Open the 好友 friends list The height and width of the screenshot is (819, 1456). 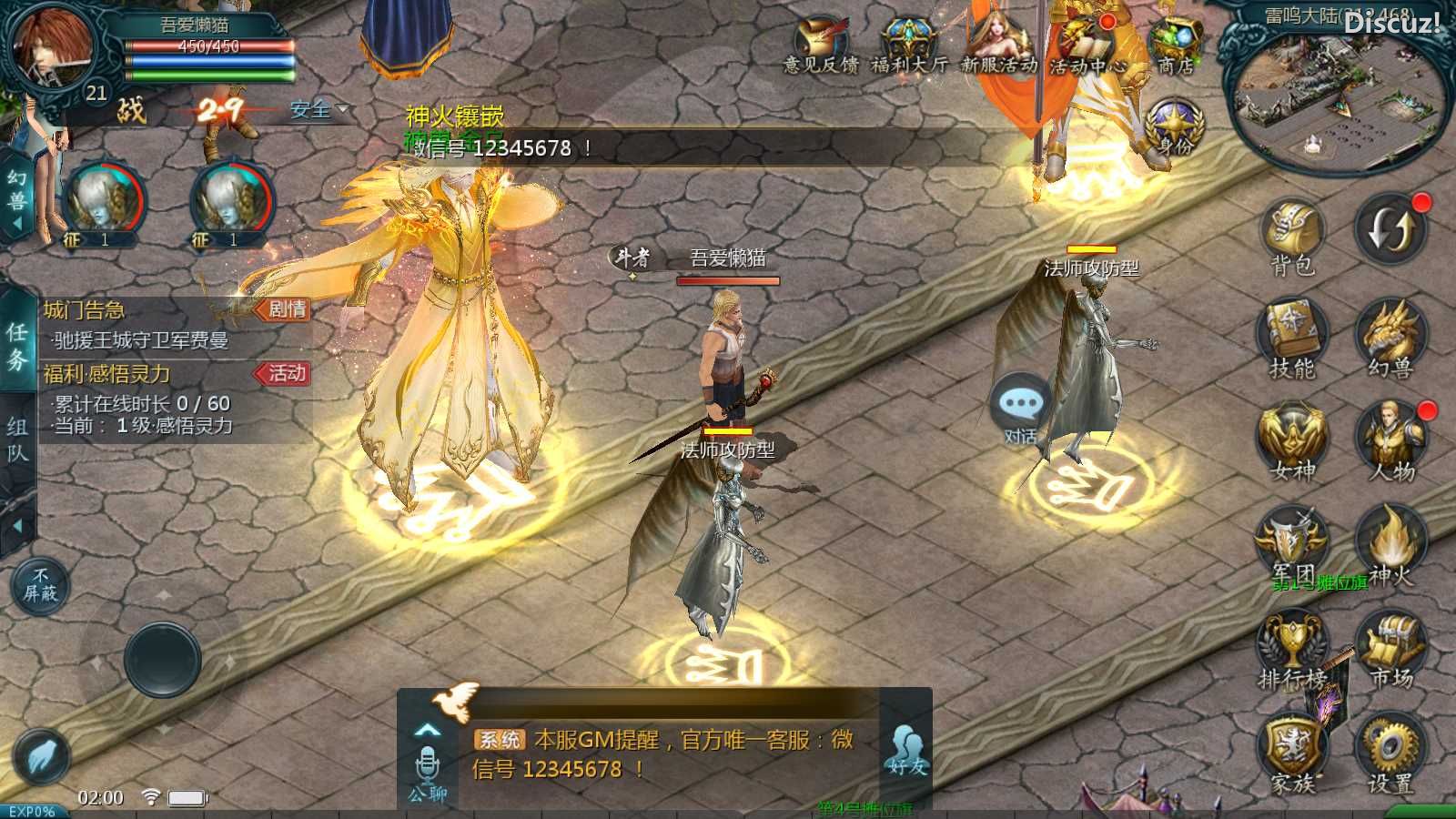[906, 751]
